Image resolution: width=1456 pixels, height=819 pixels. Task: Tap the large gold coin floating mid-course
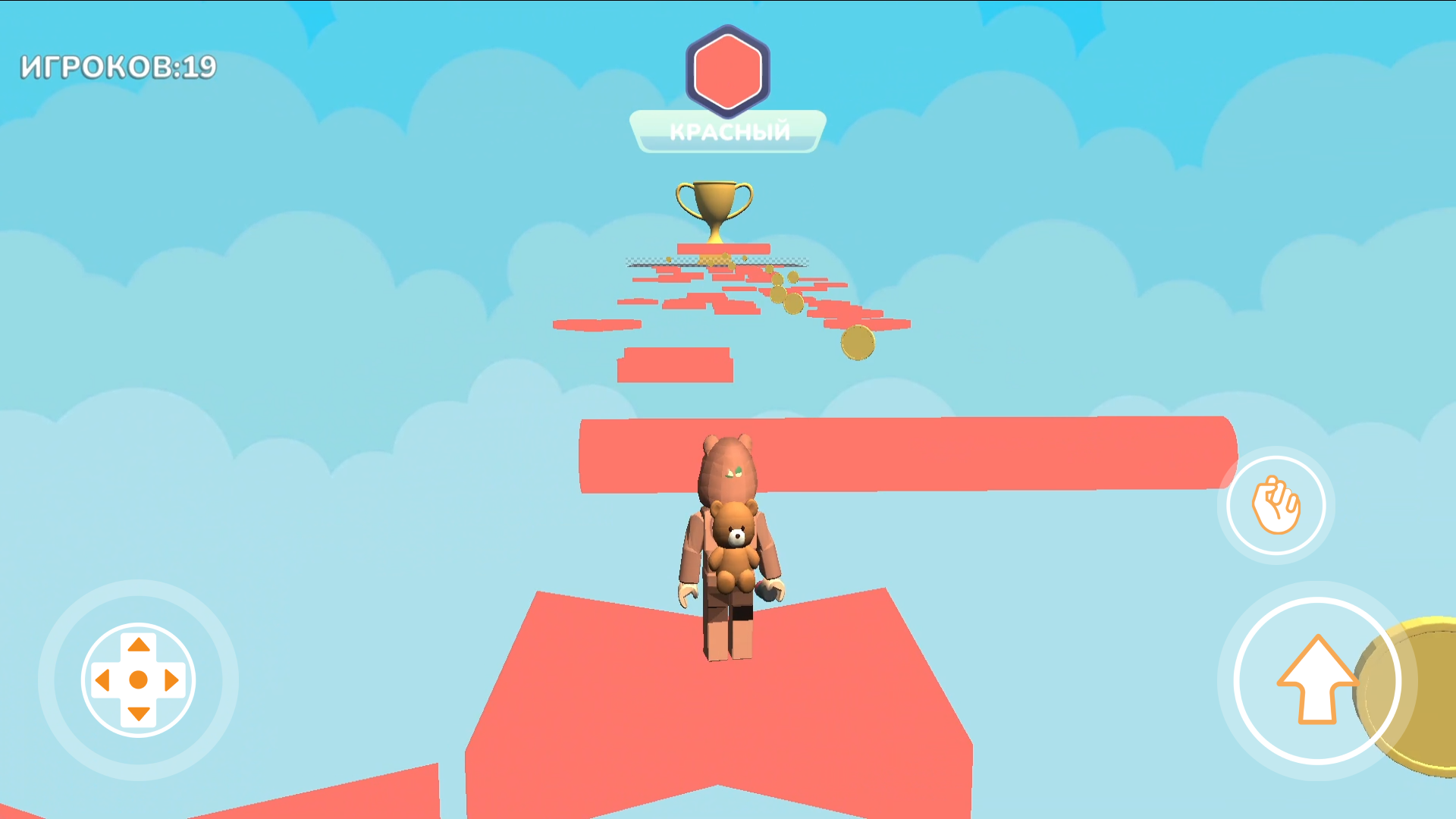pyautogui.click(x=856, y=341)
